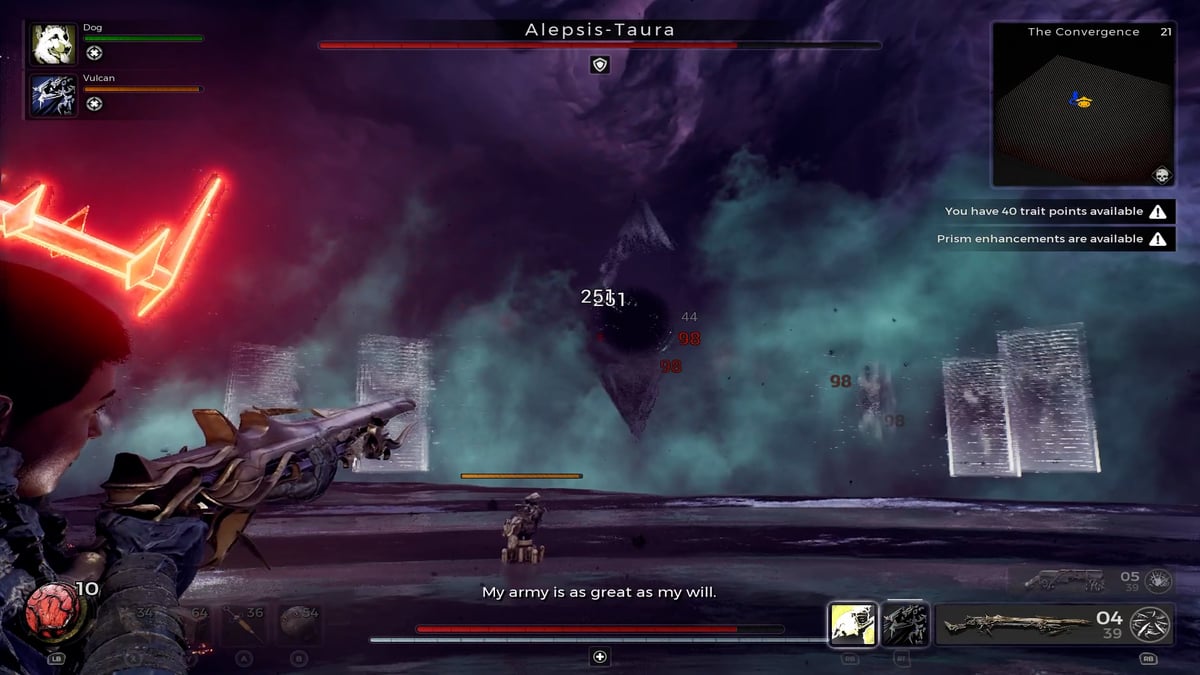Switch to the secondary weapon slot
1200x675 pixels.
pos(1063,580)
